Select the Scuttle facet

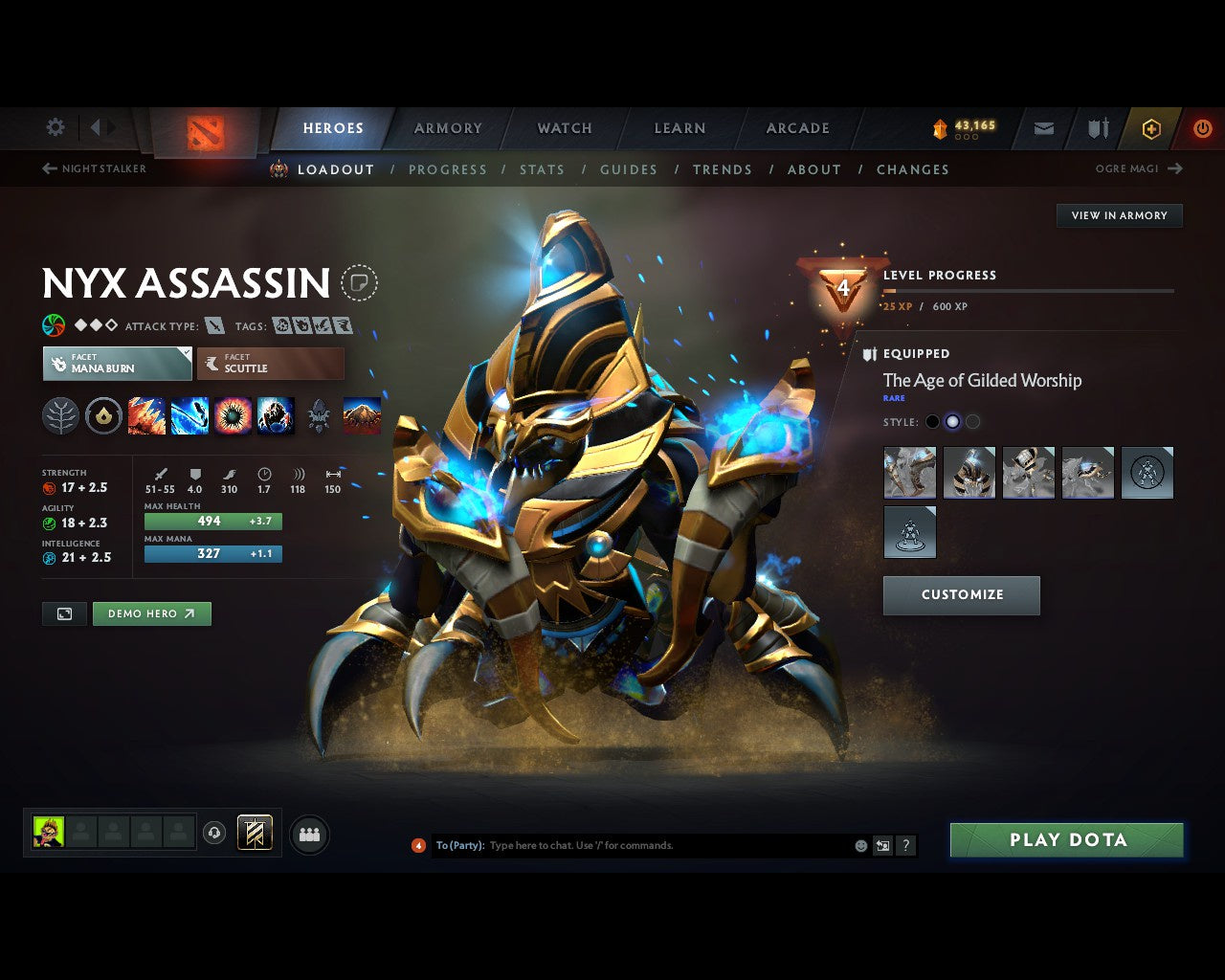(271, 364)
